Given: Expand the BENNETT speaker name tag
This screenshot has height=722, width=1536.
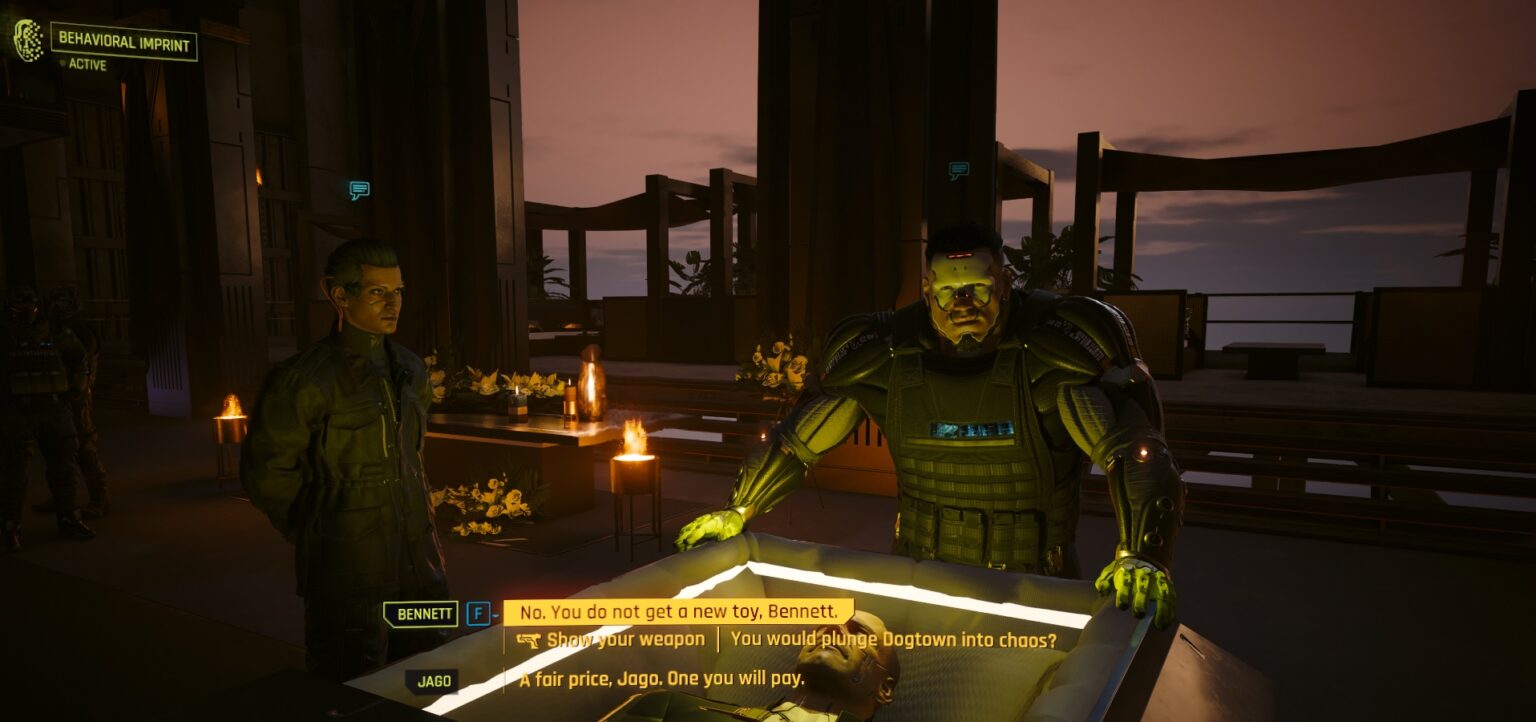Looking at the screenshot, I should point(421,613).
